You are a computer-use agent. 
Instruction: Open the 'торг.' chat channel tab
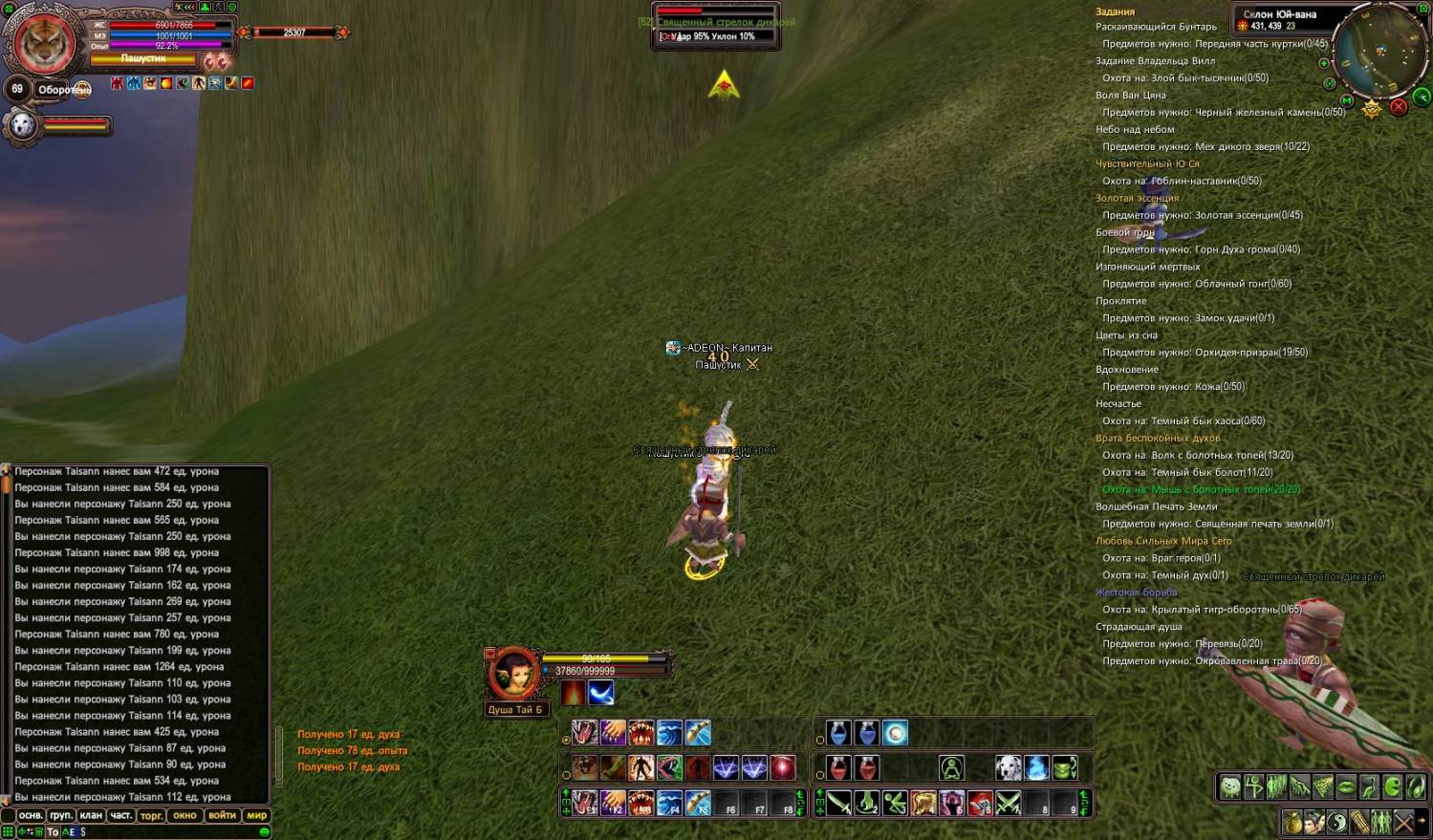[151, 815]
